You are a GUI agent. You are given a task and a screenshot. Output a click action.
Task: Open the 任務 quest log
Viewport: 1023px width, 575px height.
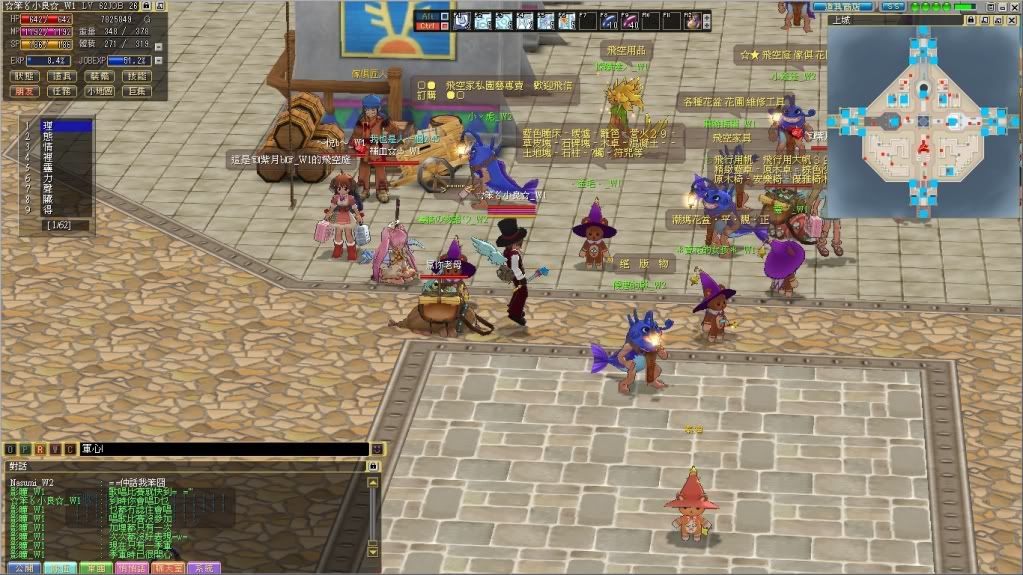pyautogui.click(x=62, y=91)
